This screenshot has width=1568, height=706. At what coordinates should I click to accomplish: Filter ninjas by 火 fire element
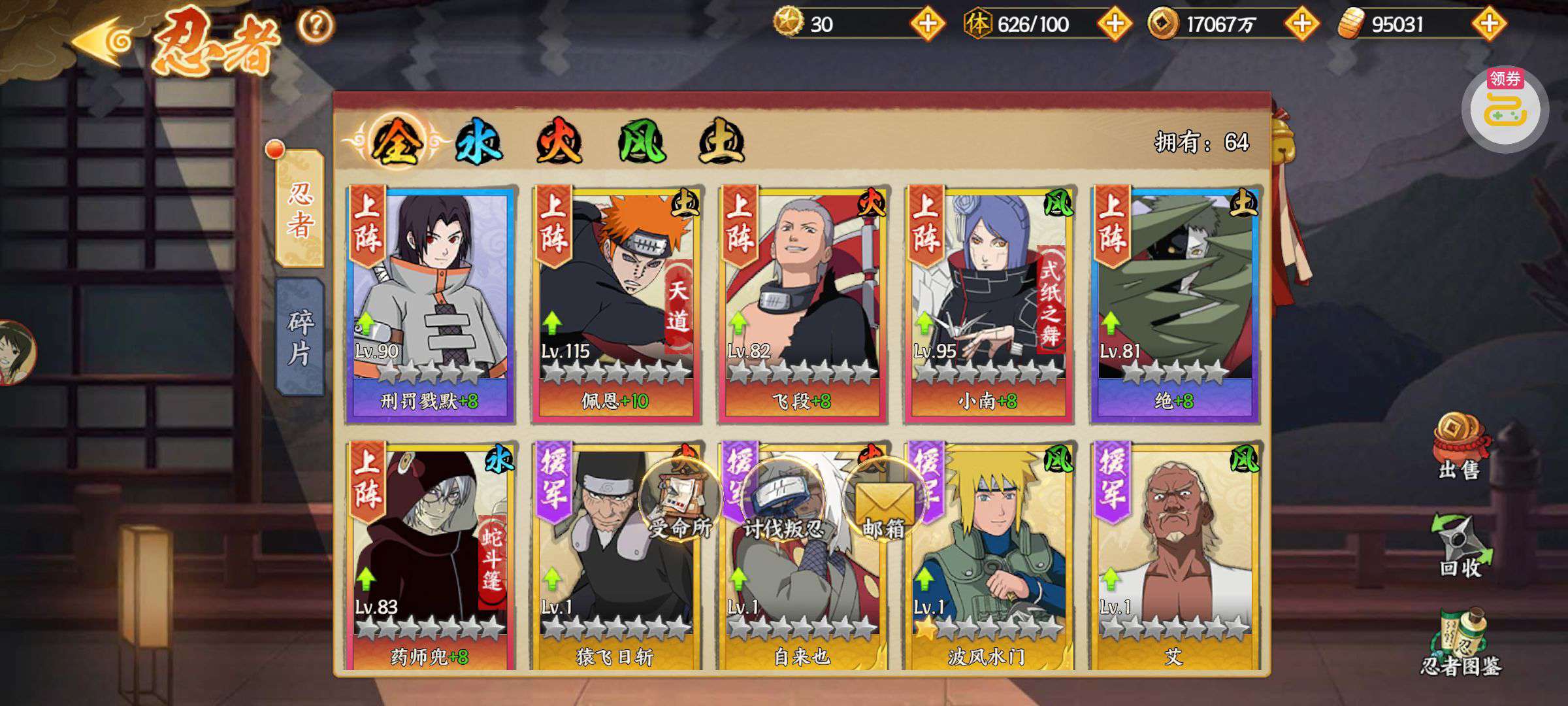pos(559,142)
